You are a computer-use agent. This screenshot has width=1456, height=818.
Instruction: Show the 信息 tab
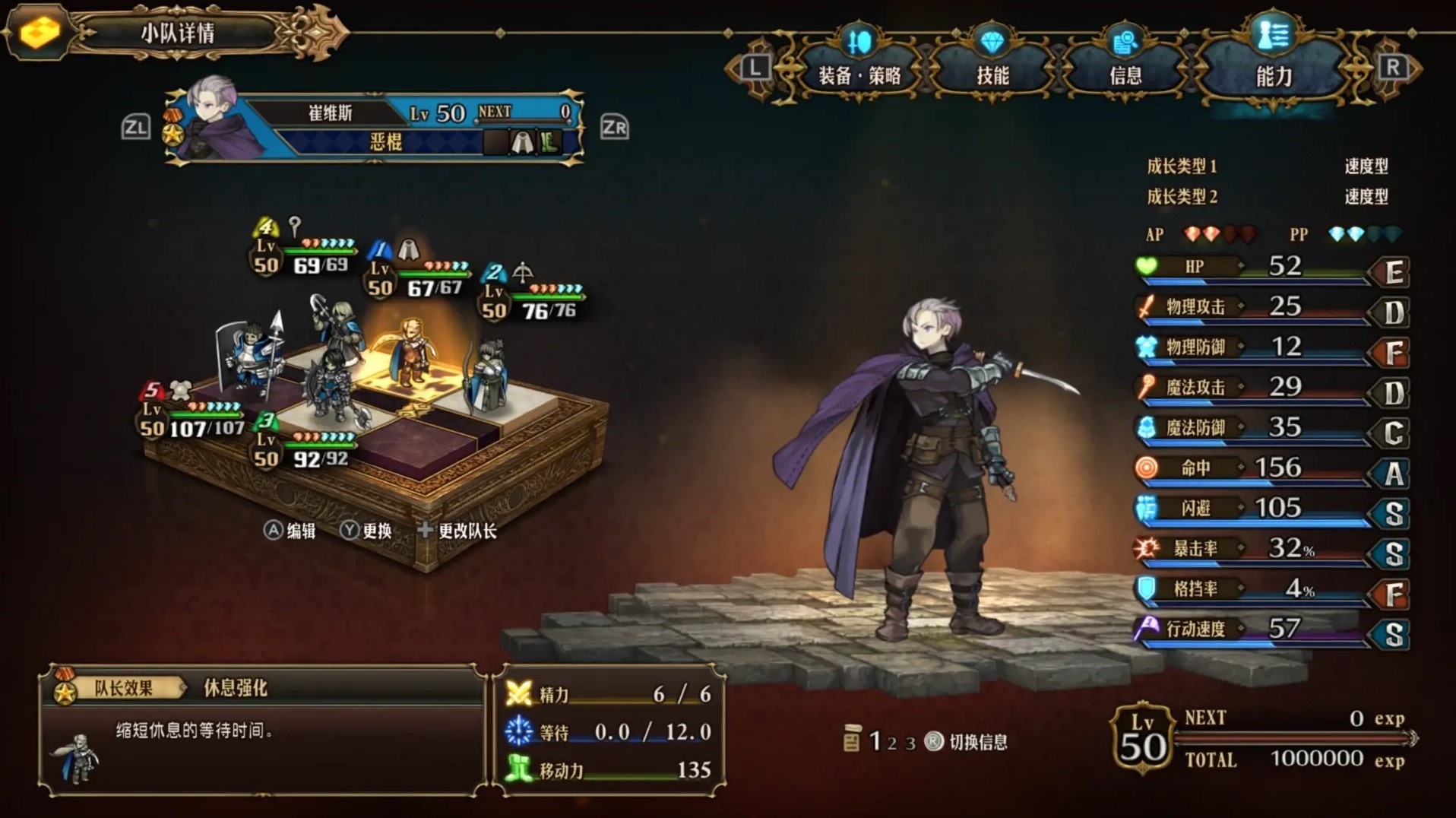tap(1125, 75)
